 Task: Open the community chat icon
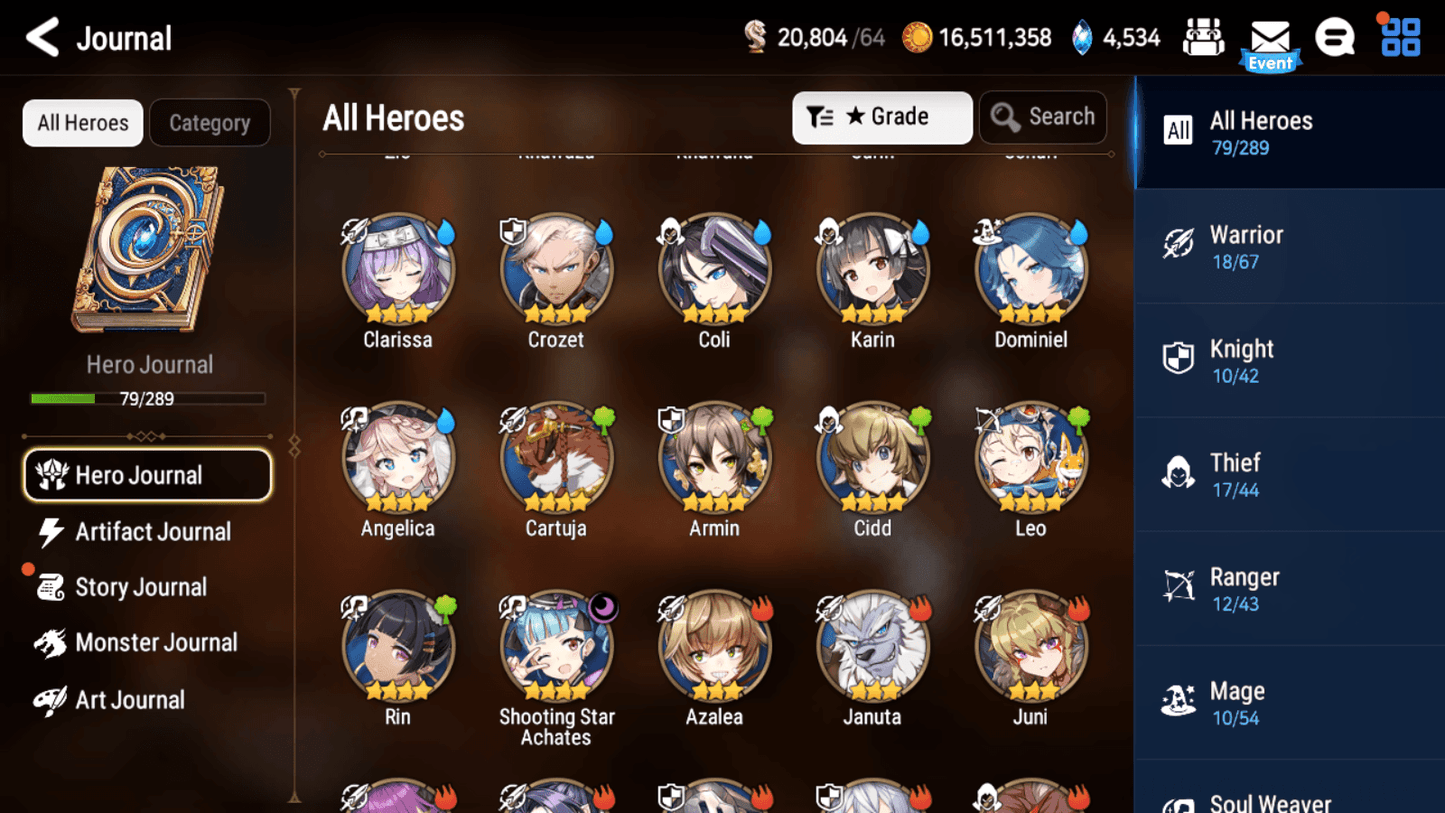click(x=1335, y=36)
